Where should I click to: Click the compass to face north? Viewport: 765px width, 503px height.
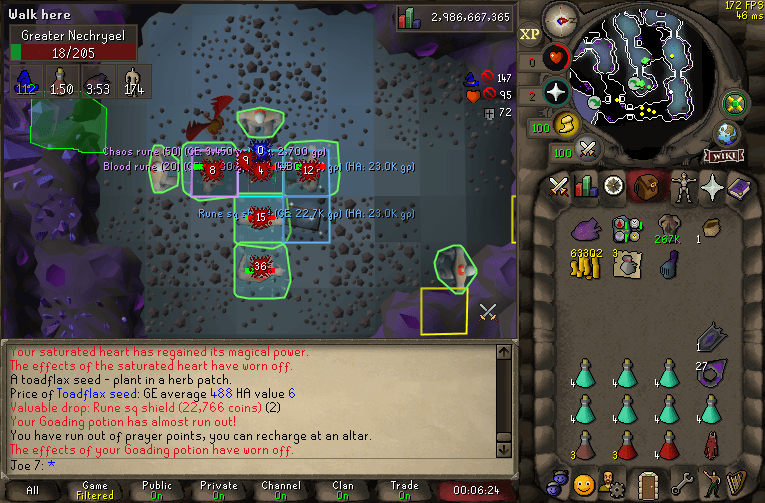click(x=560, y=18)
